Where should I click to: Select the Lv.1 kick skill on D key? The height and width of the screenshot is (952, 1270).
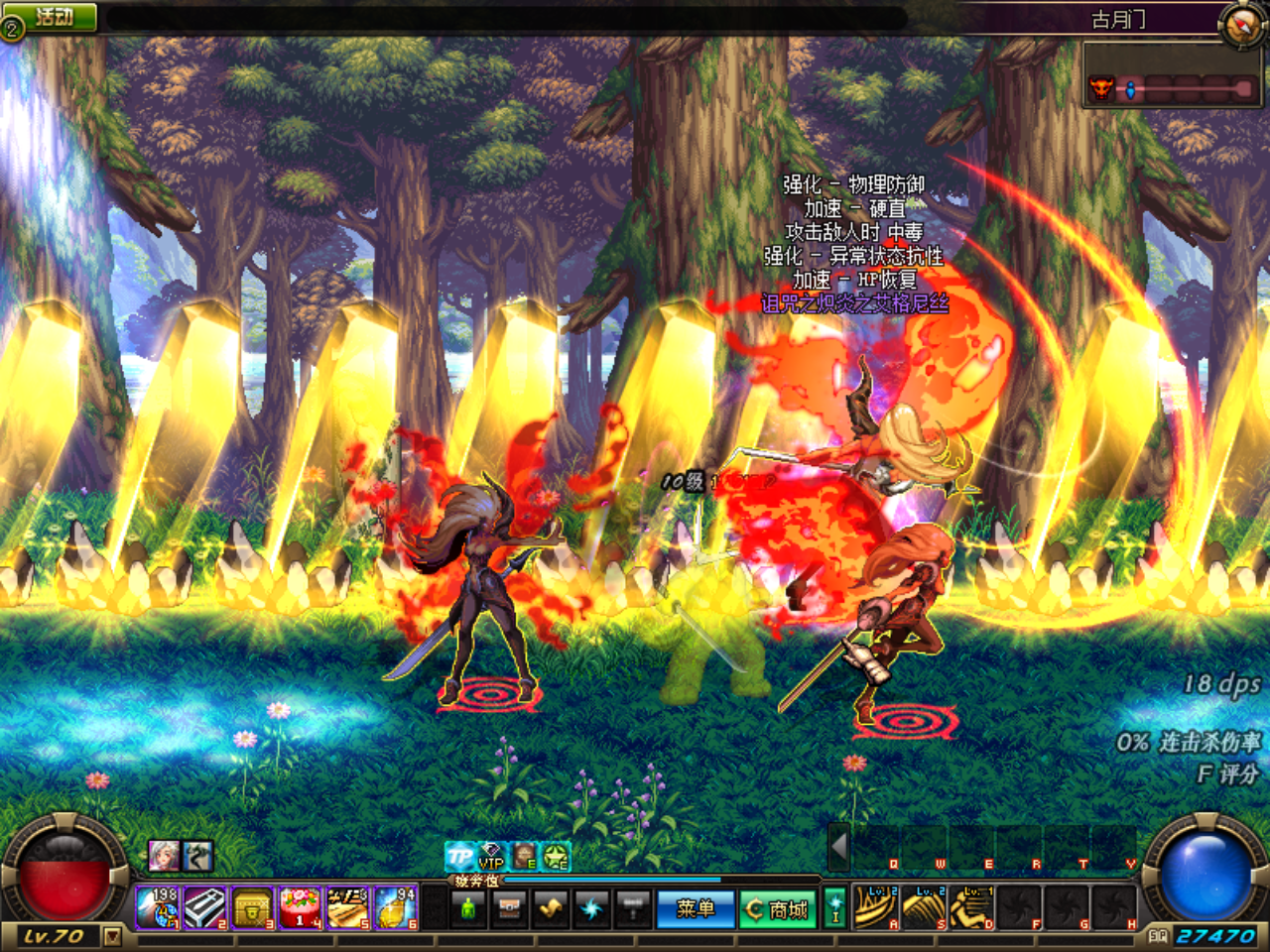click(x=972, y=906)
